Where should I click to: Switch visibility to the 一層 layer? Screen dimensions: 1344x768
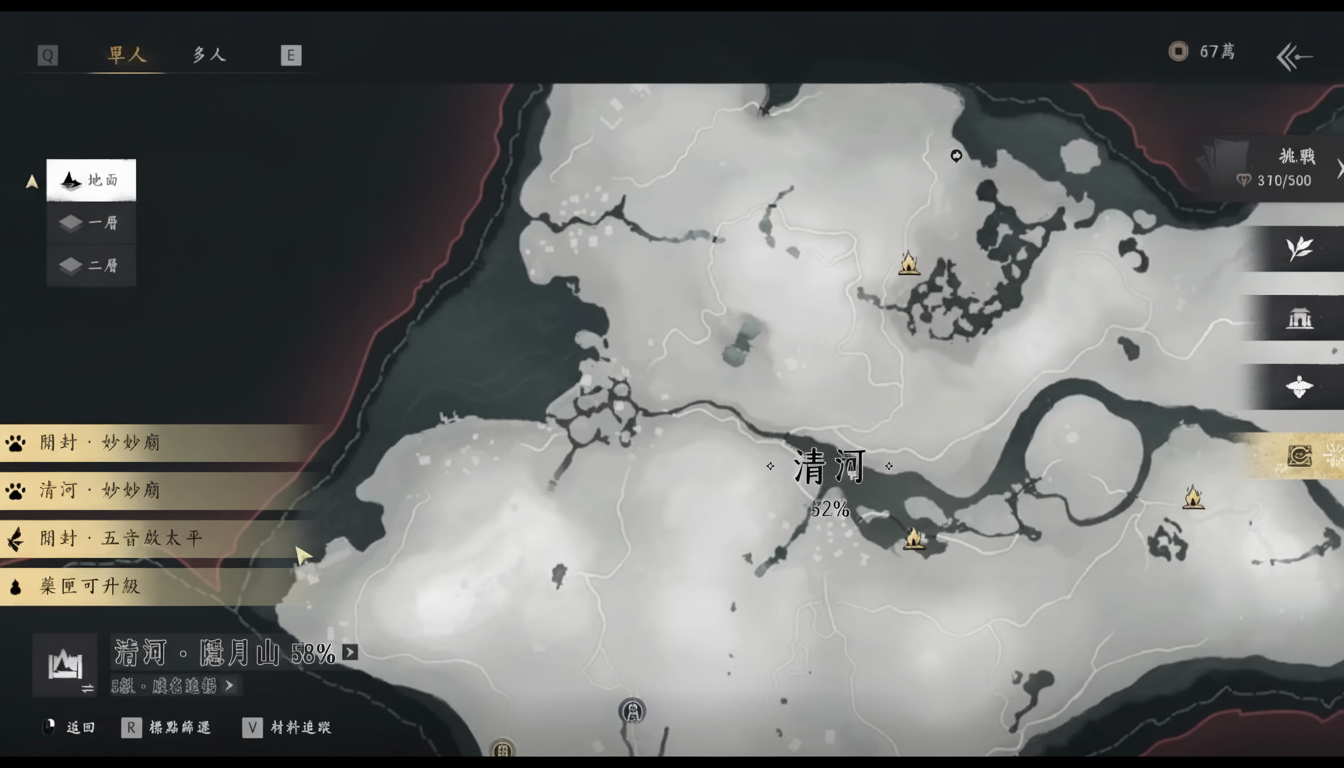point(91,223)
